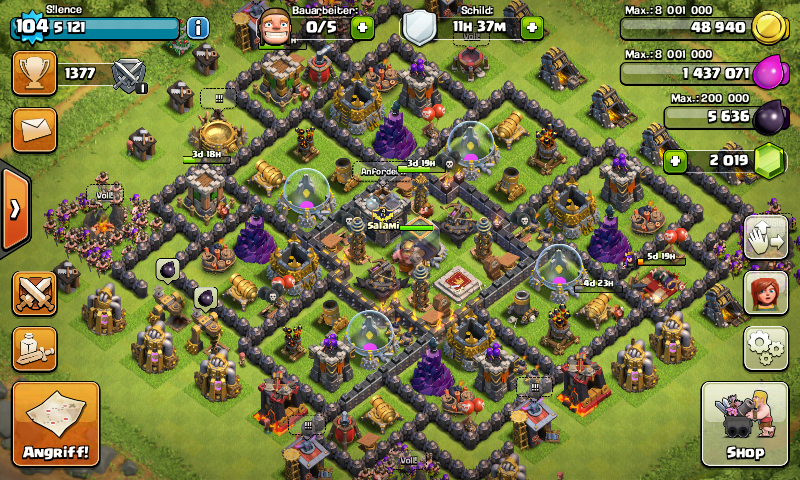The image size is (800, 480).
Task: Open the layout editor hand button
Action: tap(765, 237)
